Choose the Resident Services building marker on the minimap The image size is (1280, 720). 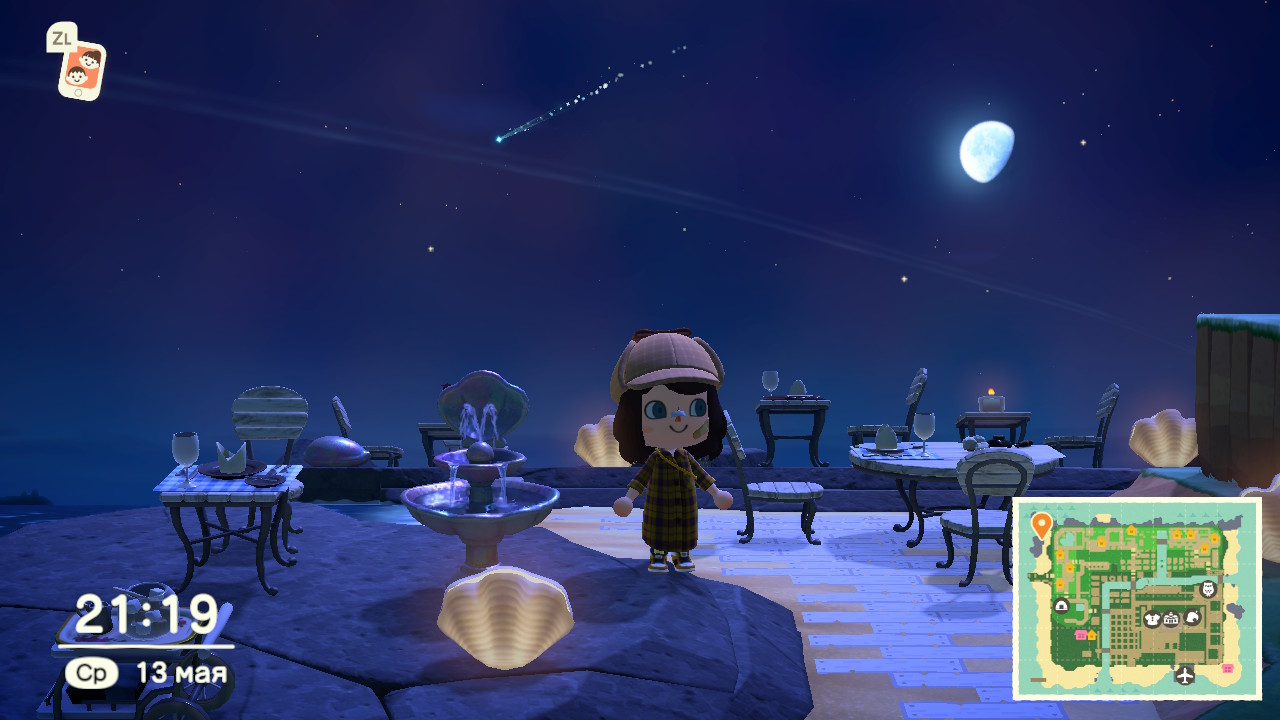[x=1171, y=619]
